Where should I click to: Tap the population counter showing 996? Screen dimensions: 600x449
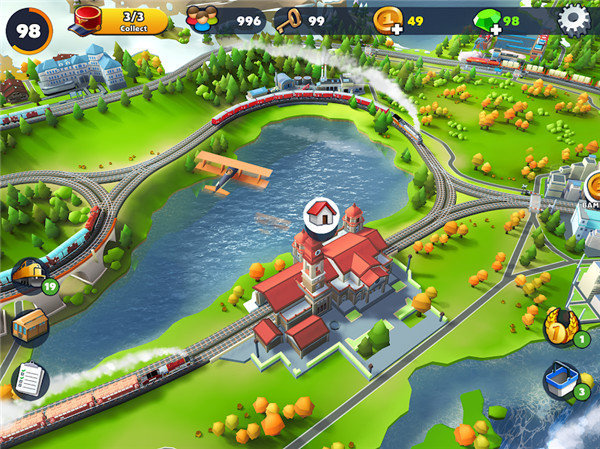[x=225, y=19]
